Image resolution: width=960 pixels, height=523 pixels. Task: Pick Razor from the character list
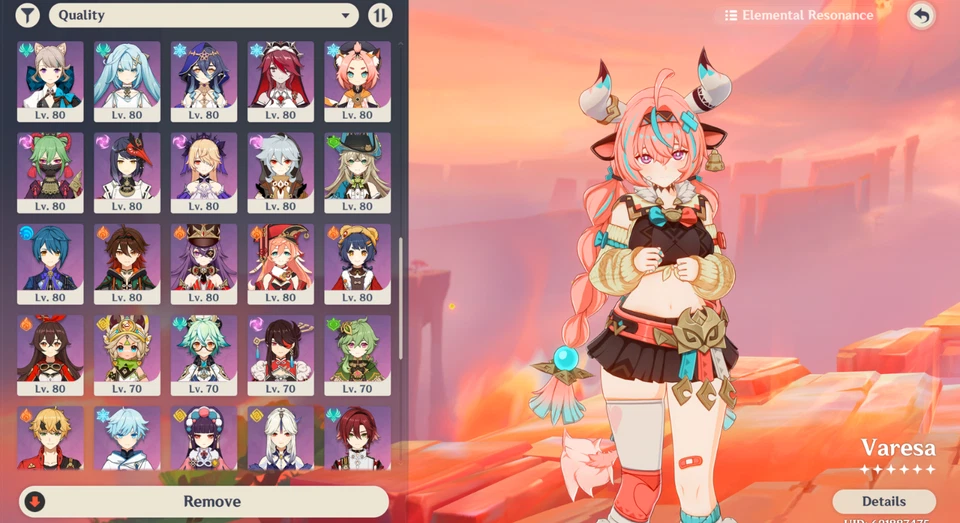coord(280,171)
